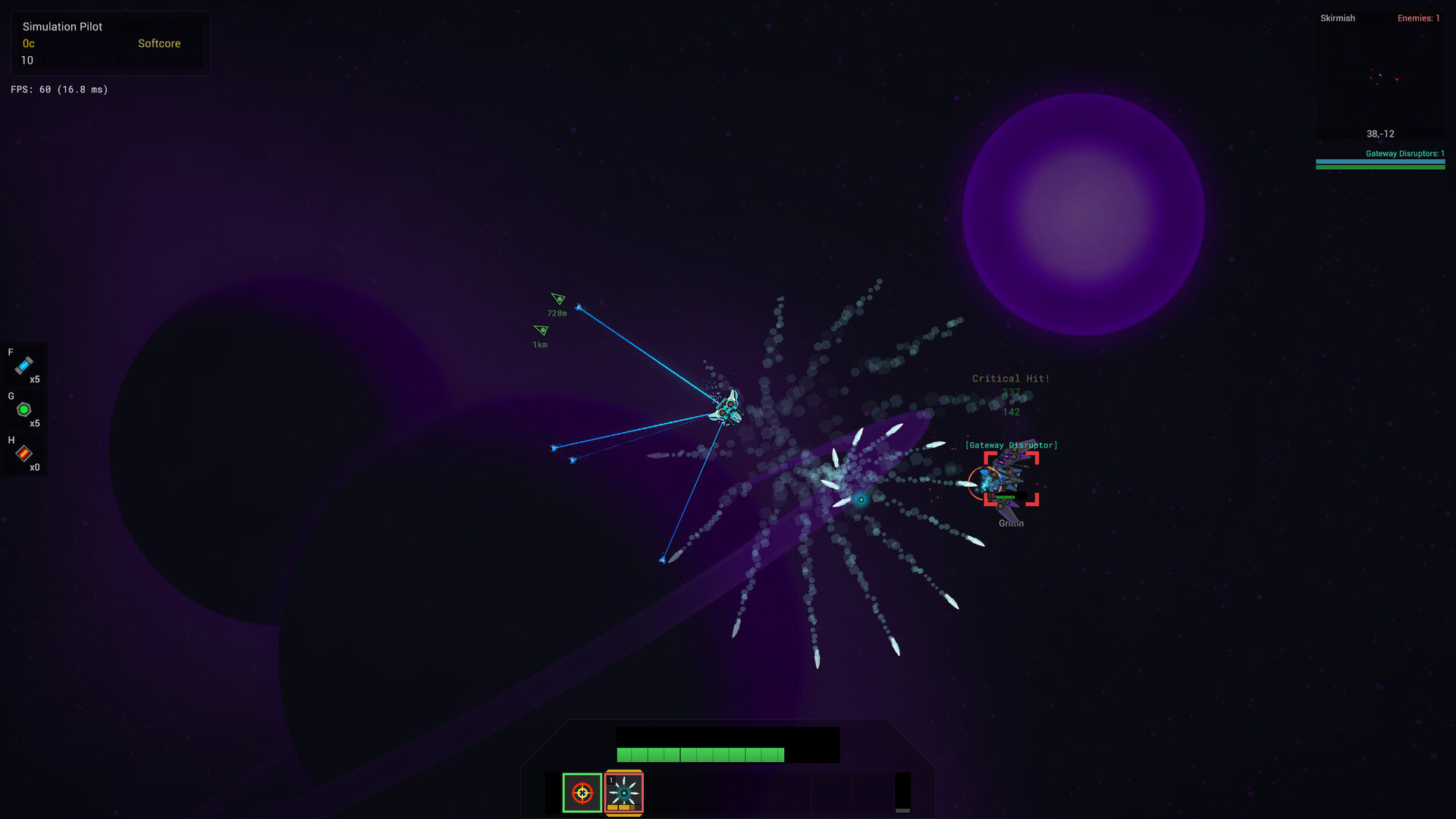Viewport: 1456px width, 819px height.
Task: Activate the spiked mine weapon in hotbar slot 1
Action: click(x=624, y=792)
